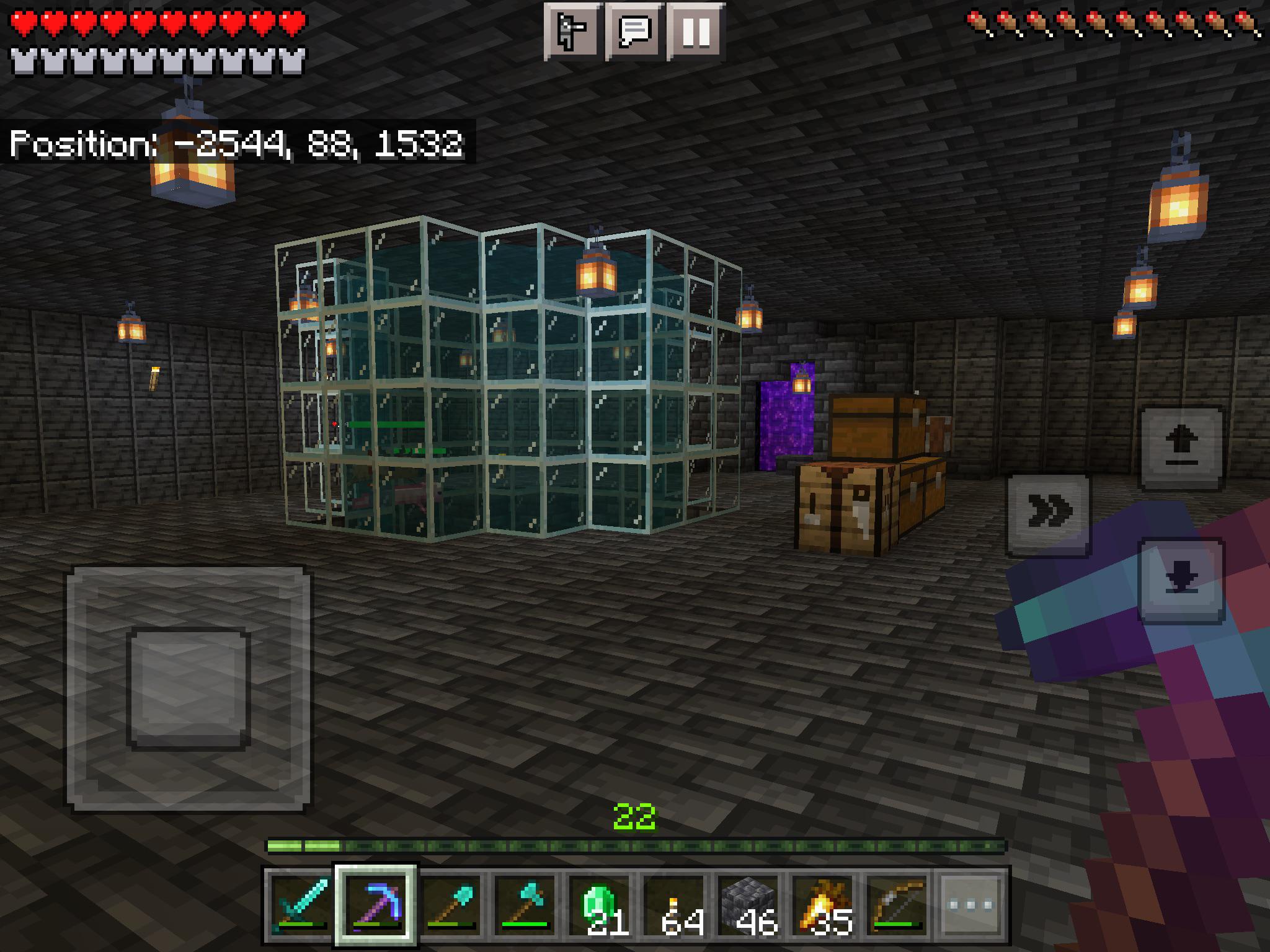
Task: Tap the health hearts row
Action: click(155, 20)
